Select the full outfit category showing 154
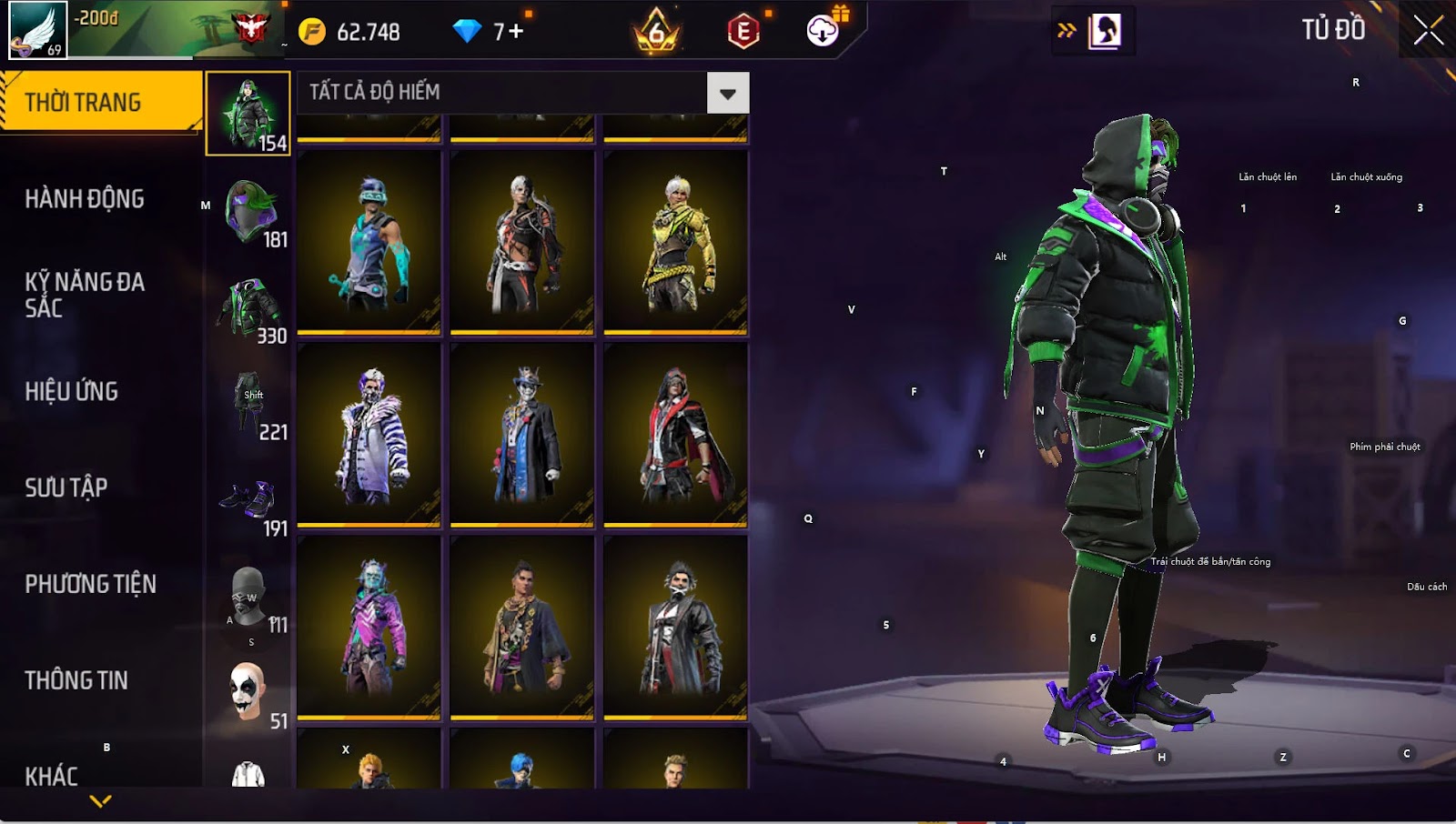Image resolution: width=1456 pixels, height=824 pixels. pos(248,114)
